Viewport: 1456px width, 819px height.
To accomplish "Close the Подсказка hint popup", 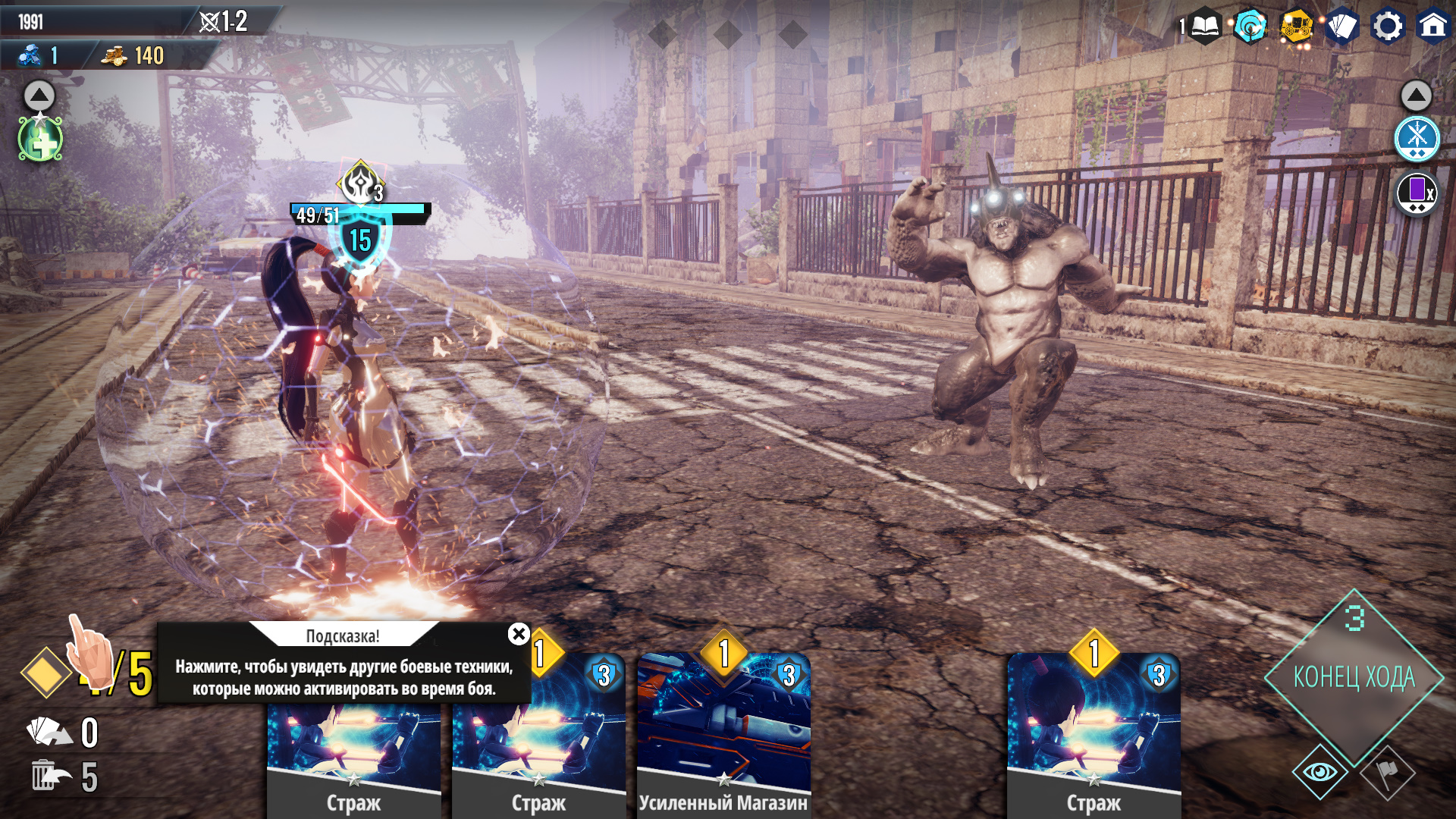I will coord(519,634).
